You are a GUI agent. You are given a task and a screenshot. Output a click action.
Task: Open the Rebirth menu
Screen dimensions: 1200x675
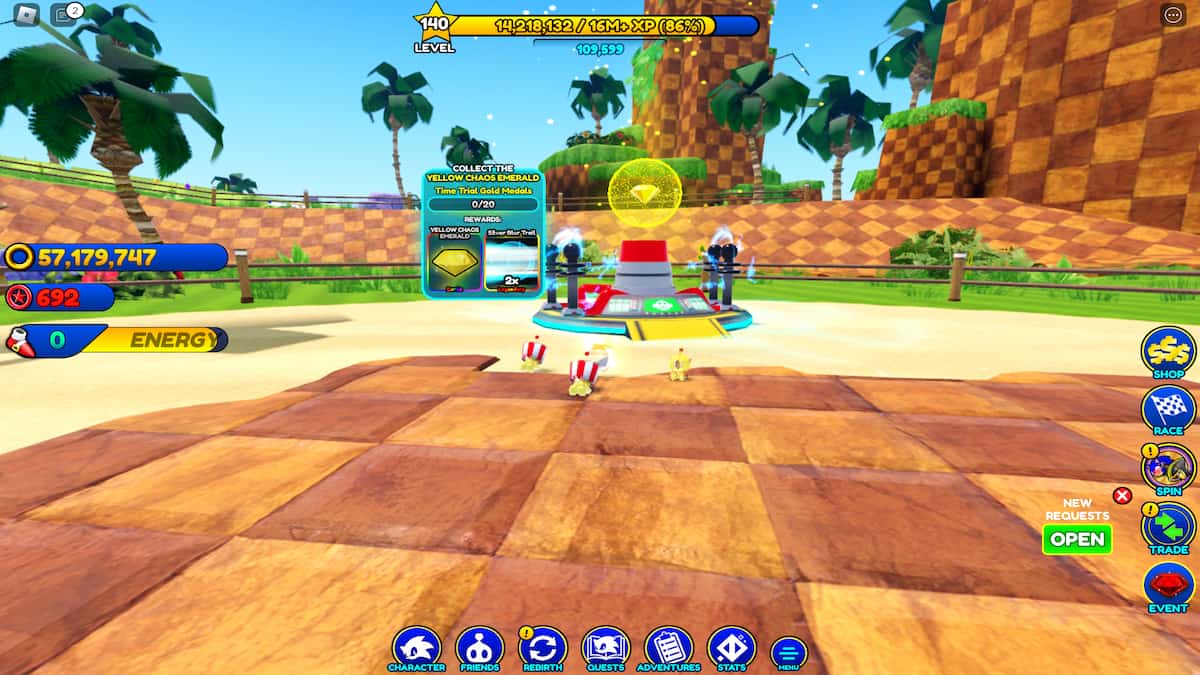tap(543, 647)
